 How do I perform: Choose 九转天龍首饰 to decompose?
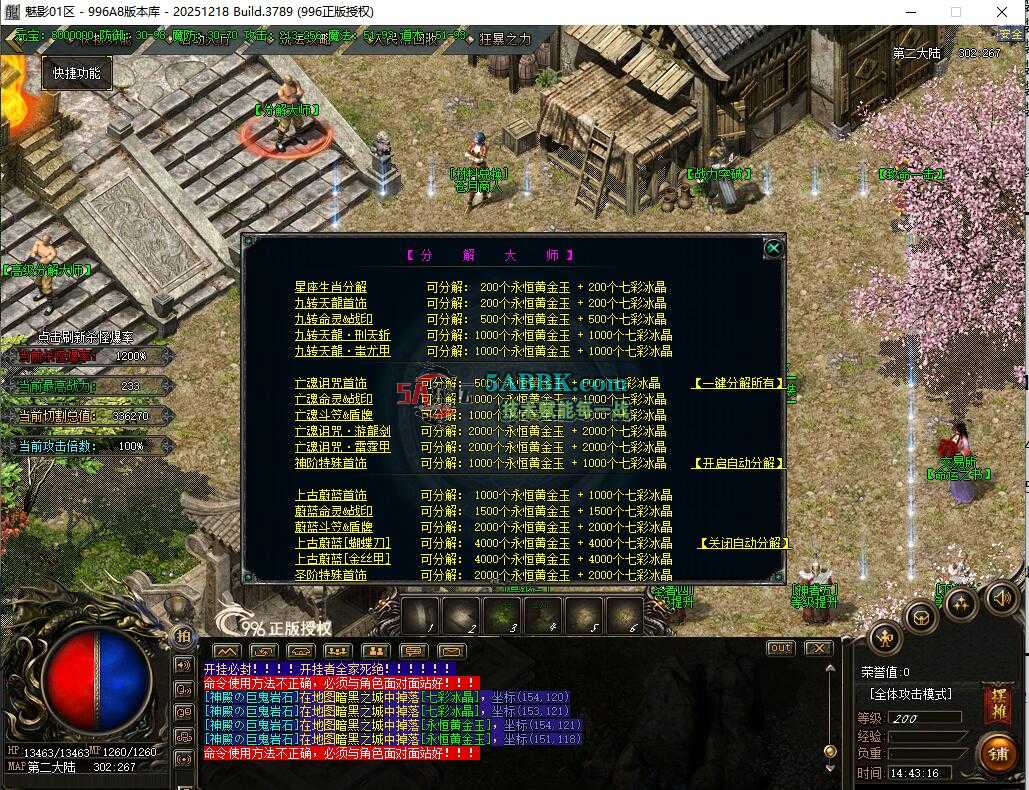tap(330, 303)
